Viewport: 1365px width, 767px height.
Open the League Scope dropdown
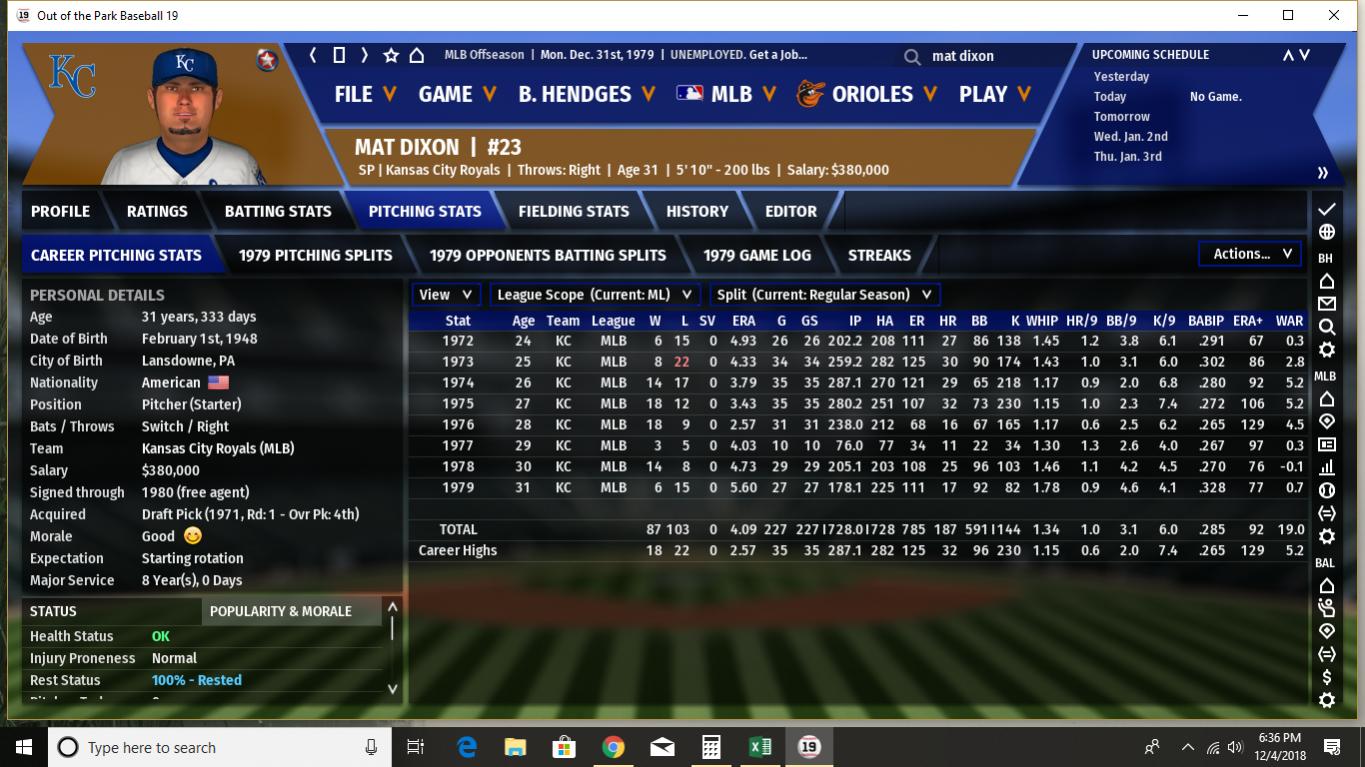pyautogui.click(x=595, y=295)
